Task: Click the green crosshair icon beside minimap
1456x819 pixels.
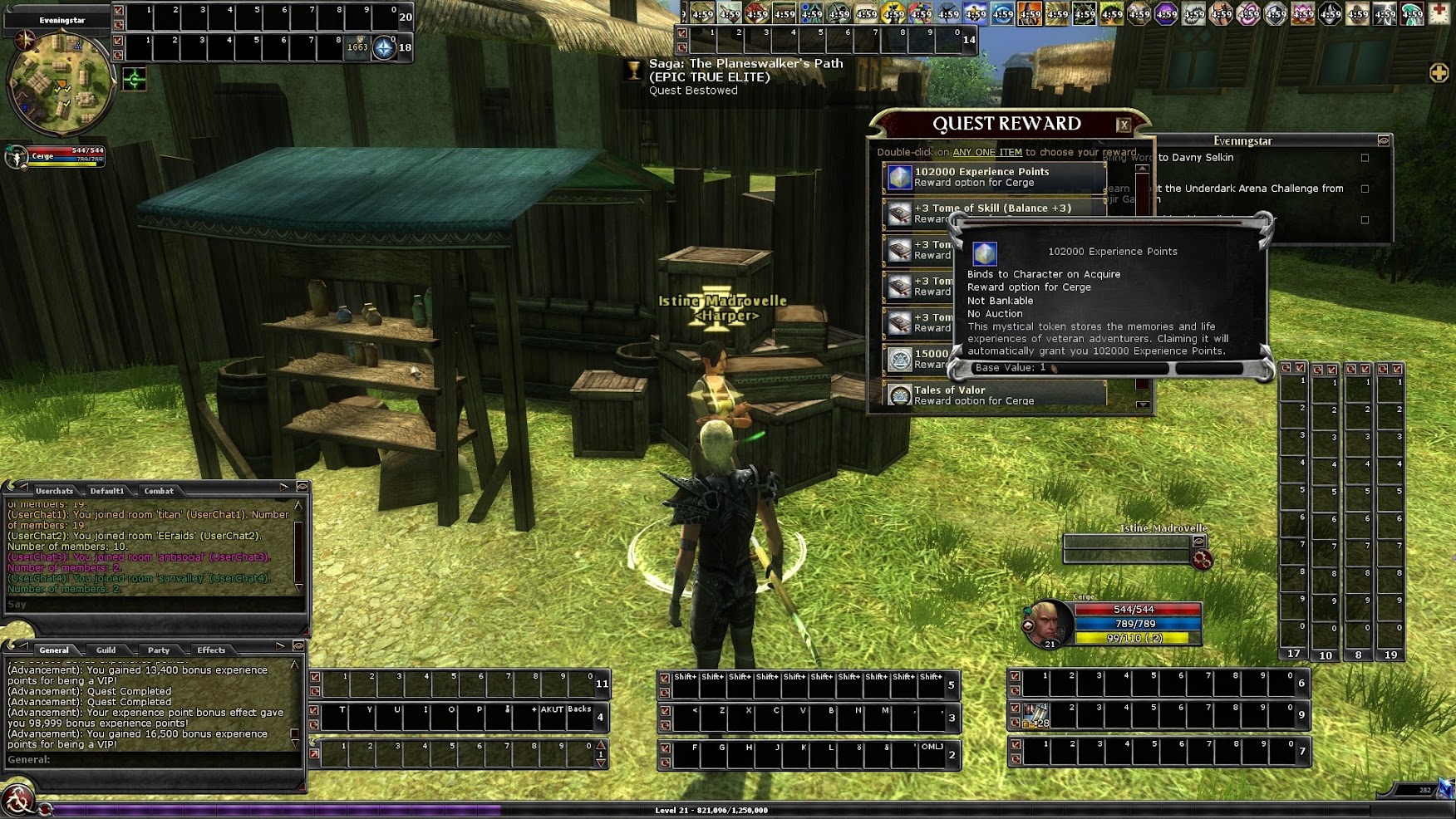Action: click(135, 80)
